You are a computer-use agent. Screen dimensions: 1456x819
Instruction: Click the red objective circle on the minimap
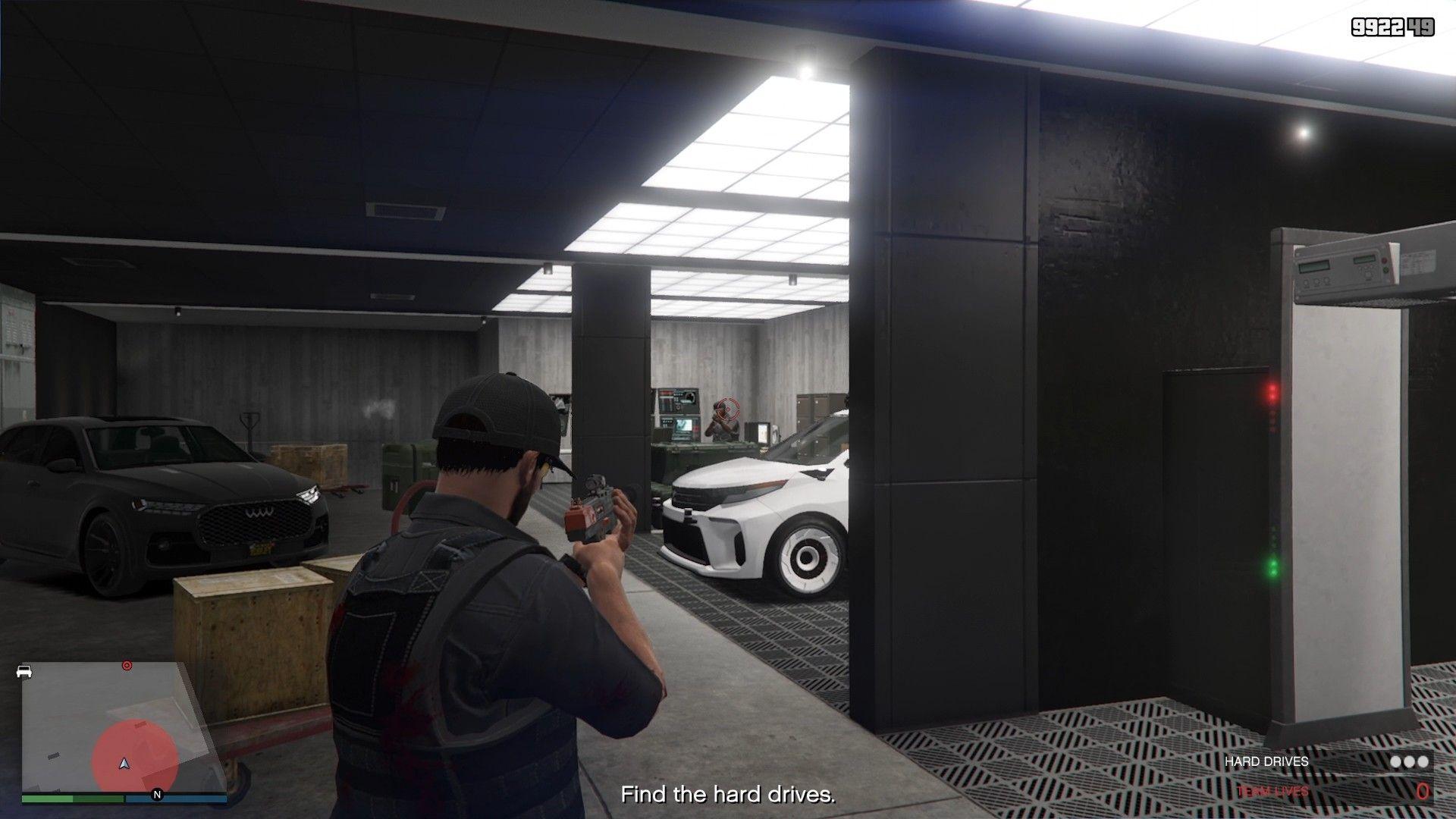click(x=127, y=664)
